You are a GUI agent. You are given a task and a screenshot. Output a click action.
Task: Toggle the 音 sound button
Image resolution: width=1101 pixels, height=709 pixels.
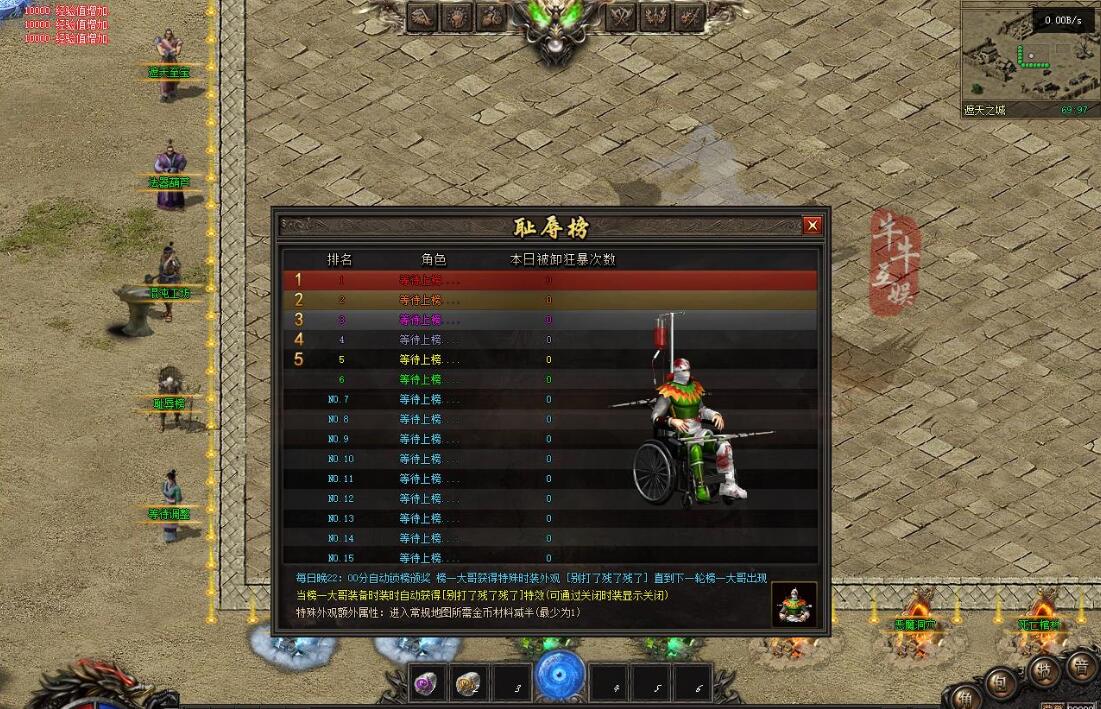(1081, 664)
